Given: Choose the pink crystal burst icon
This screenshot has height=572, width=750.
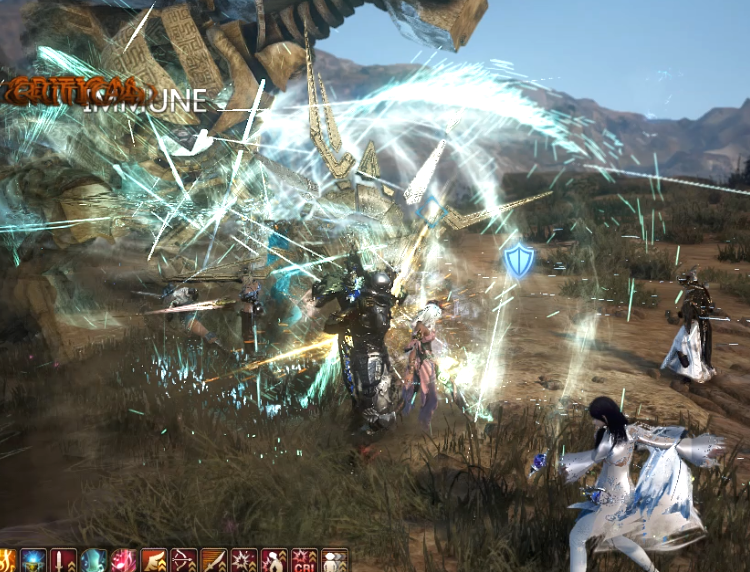Looking at the screenshot, I should tap(124, 560).
